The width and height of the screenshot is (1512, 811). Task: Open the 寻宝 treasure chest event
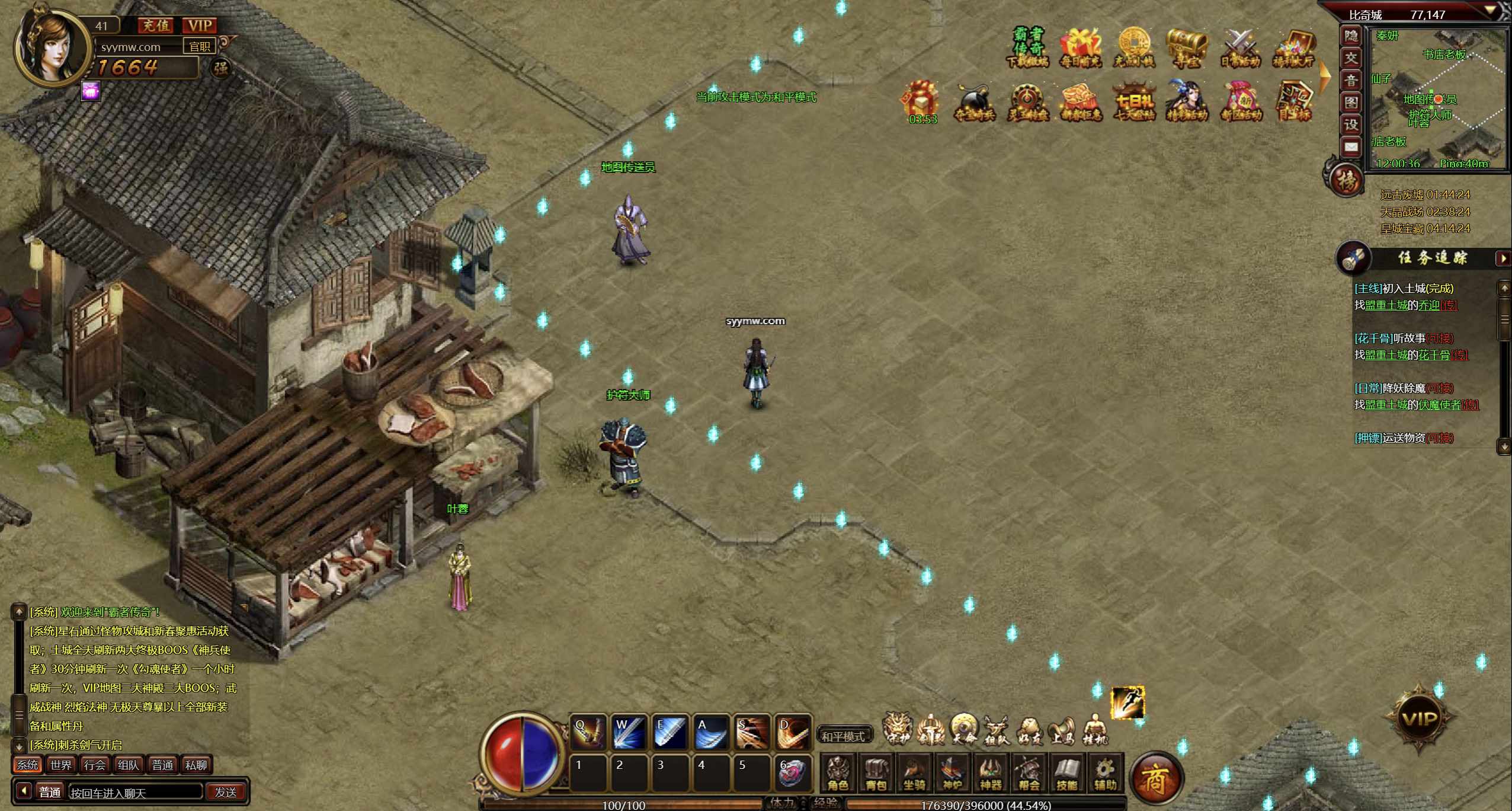click(1187, 47)
